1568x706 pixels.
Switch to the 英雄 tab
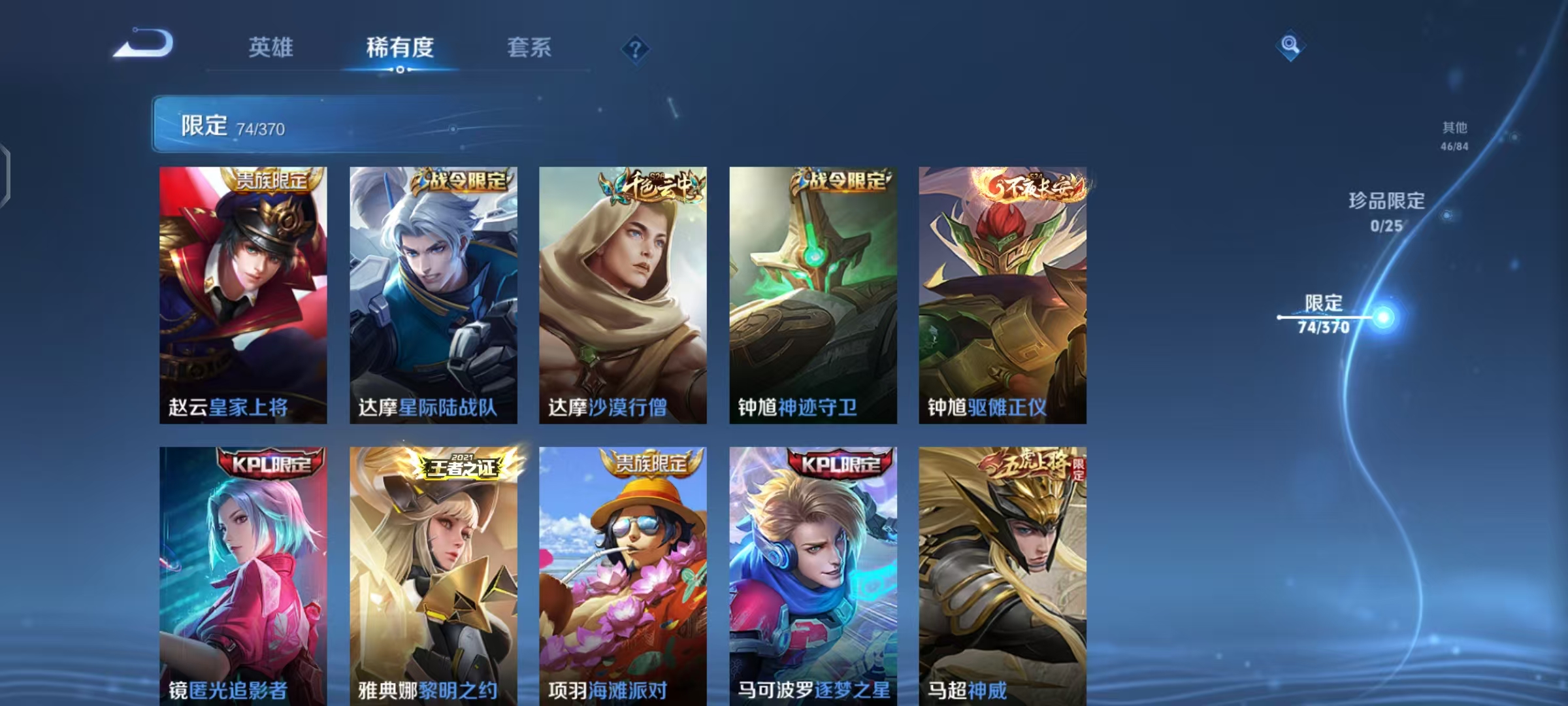point(271,48)
